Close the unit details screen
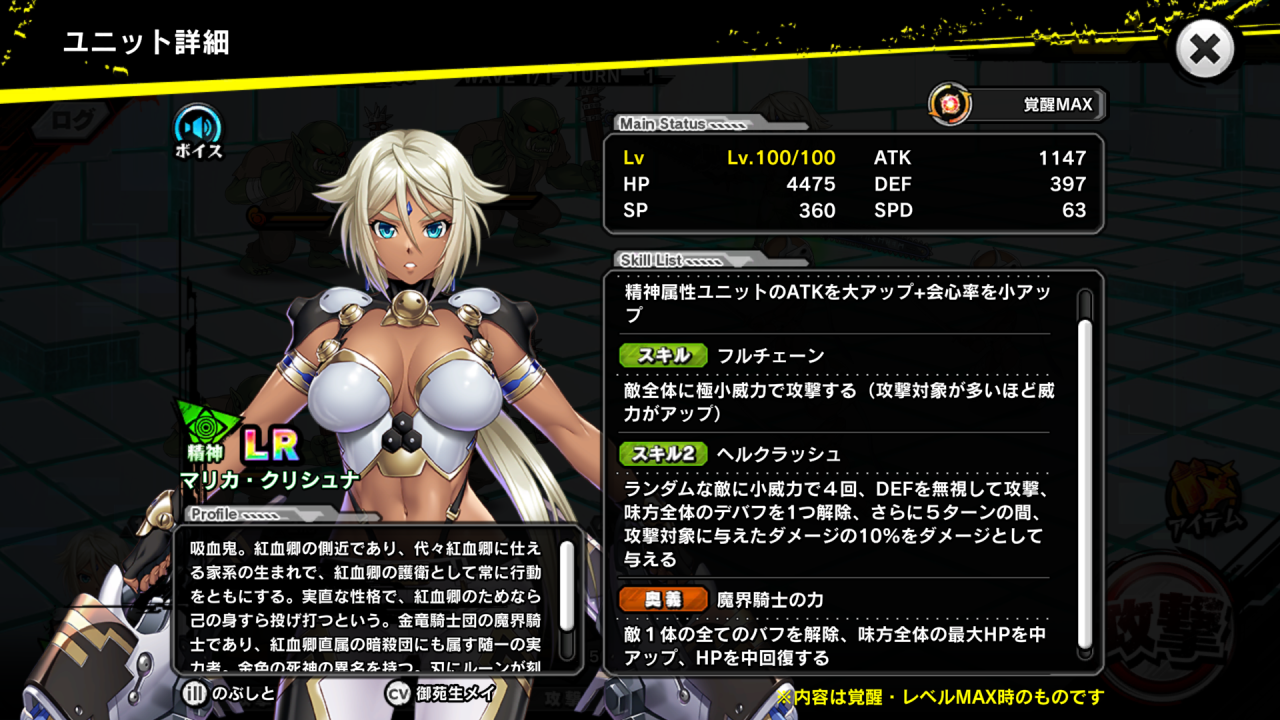1280x720 pixels. pyautogui.click(x=1205, y=49)
